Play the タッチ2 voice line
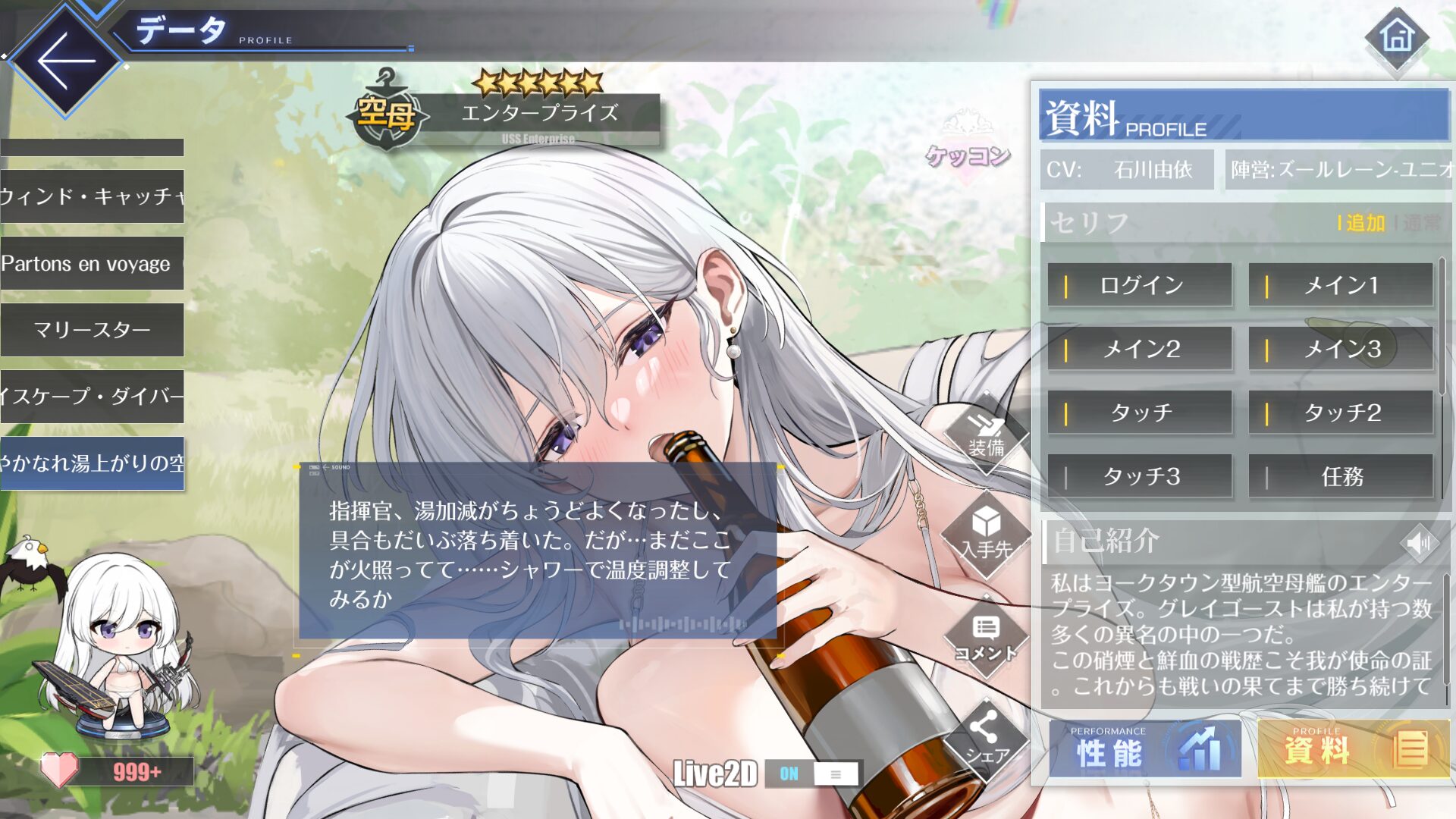The height and width of the screenshot is (819, 1456). coord(1340,413)
